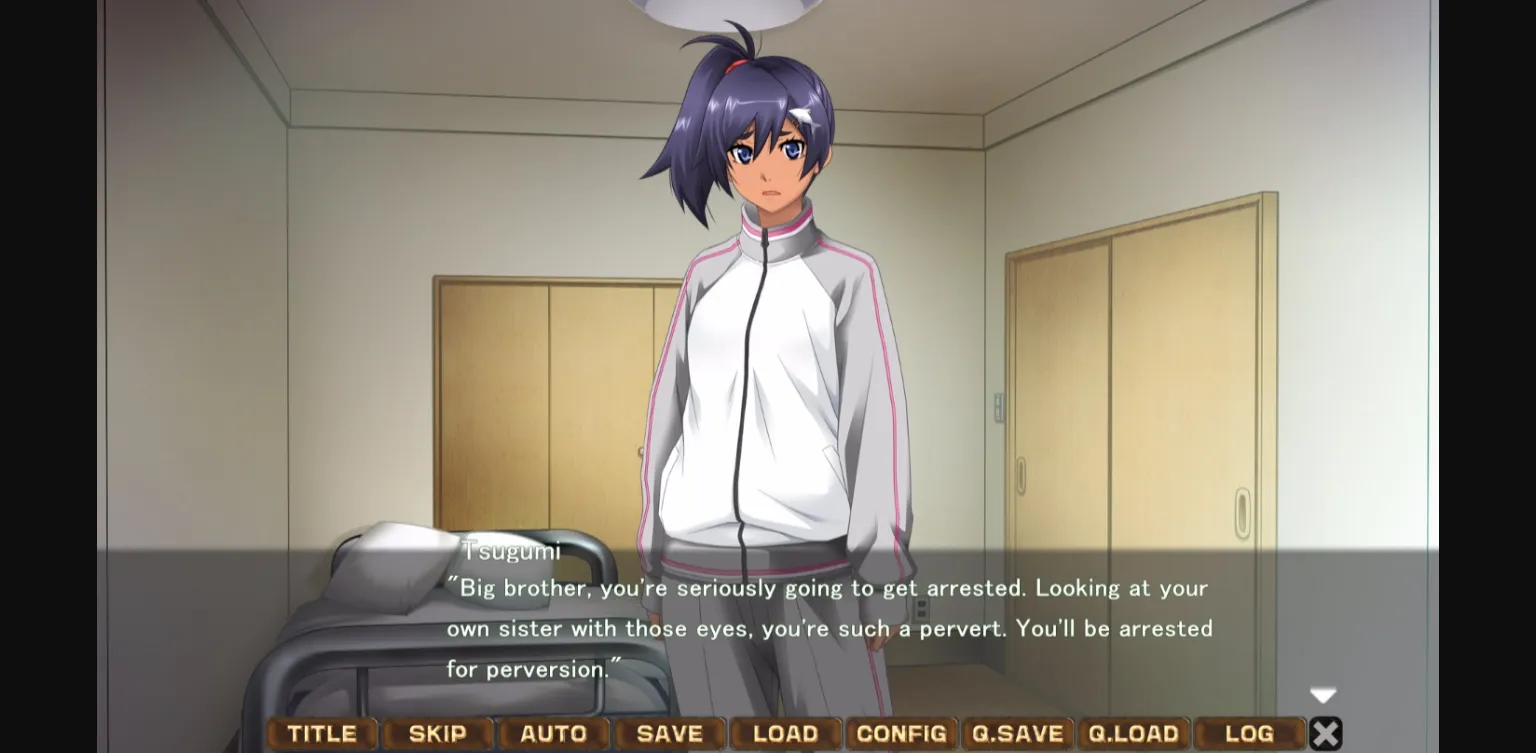Click the speaker name Tsugumi
Image resolution: width=1536 pixels, height=753 pixels.
511,550
